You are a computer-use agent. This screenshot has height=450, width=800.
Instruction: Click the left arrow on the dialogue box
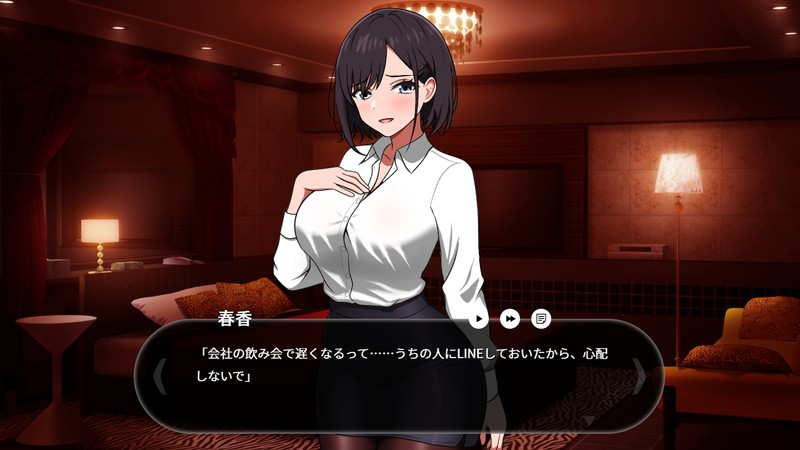(158, 374)
